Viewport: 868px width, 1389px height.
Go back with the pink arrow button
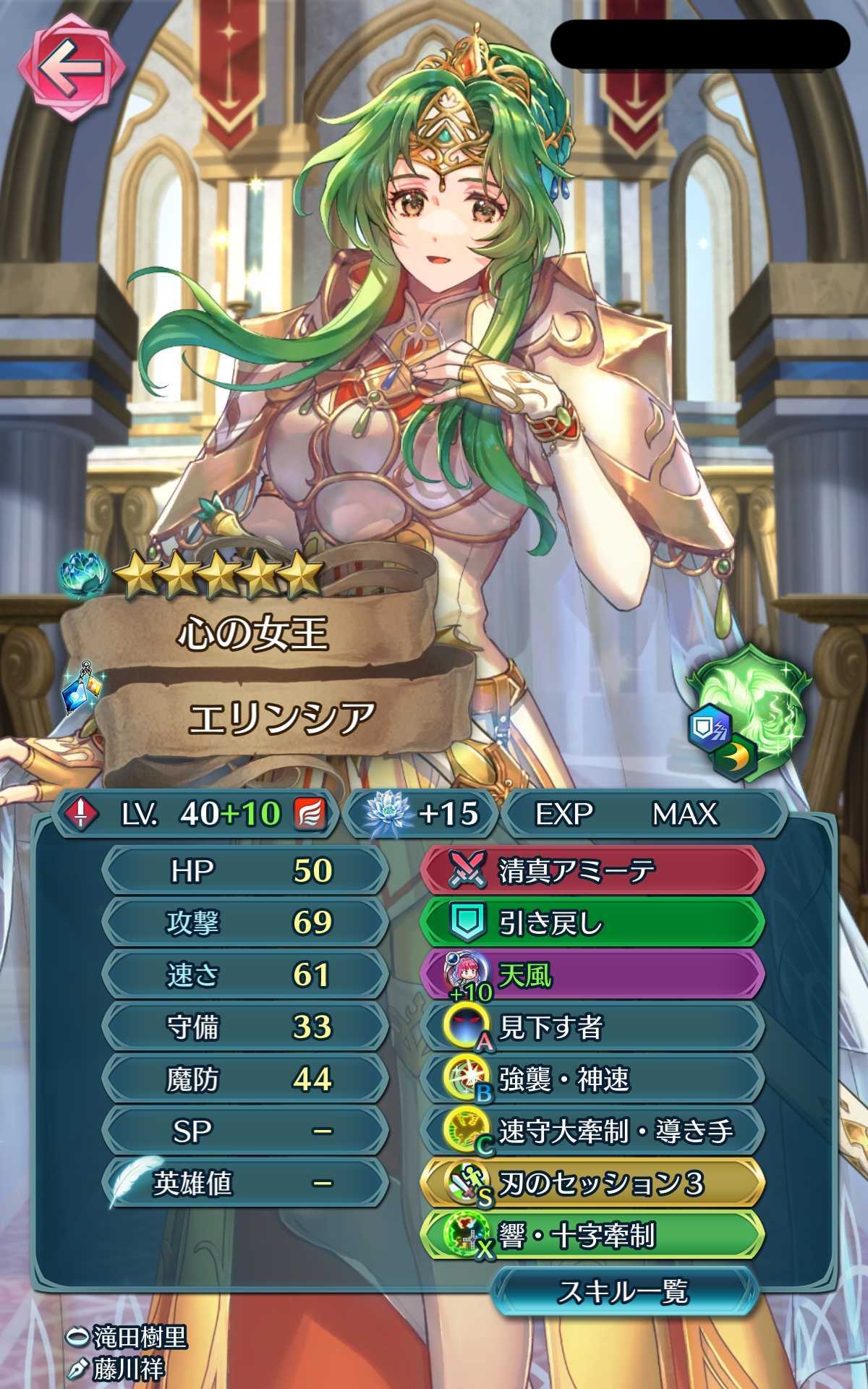[x=70, y=69]
